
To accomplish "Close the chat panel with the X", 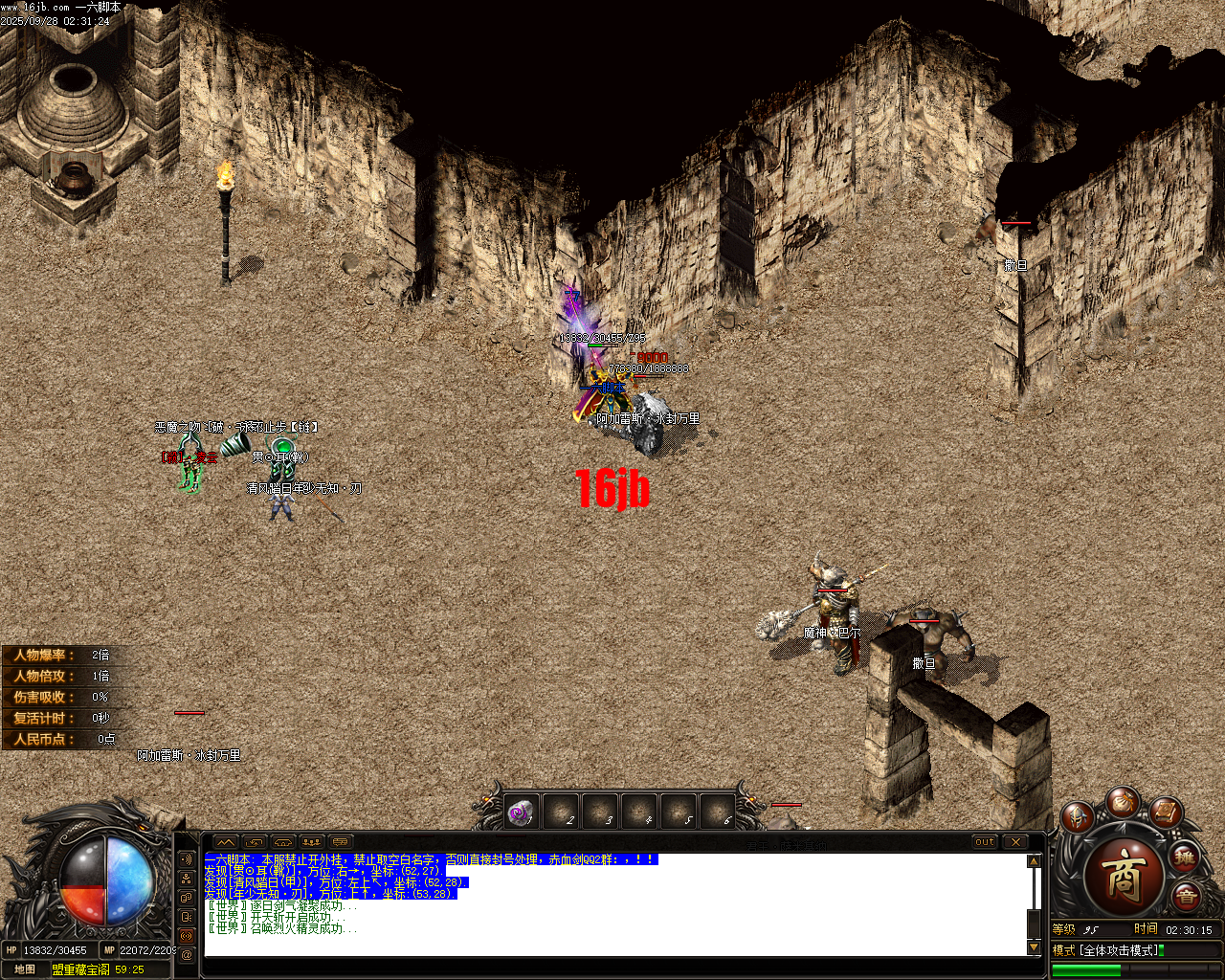I will coord(1014,843).
